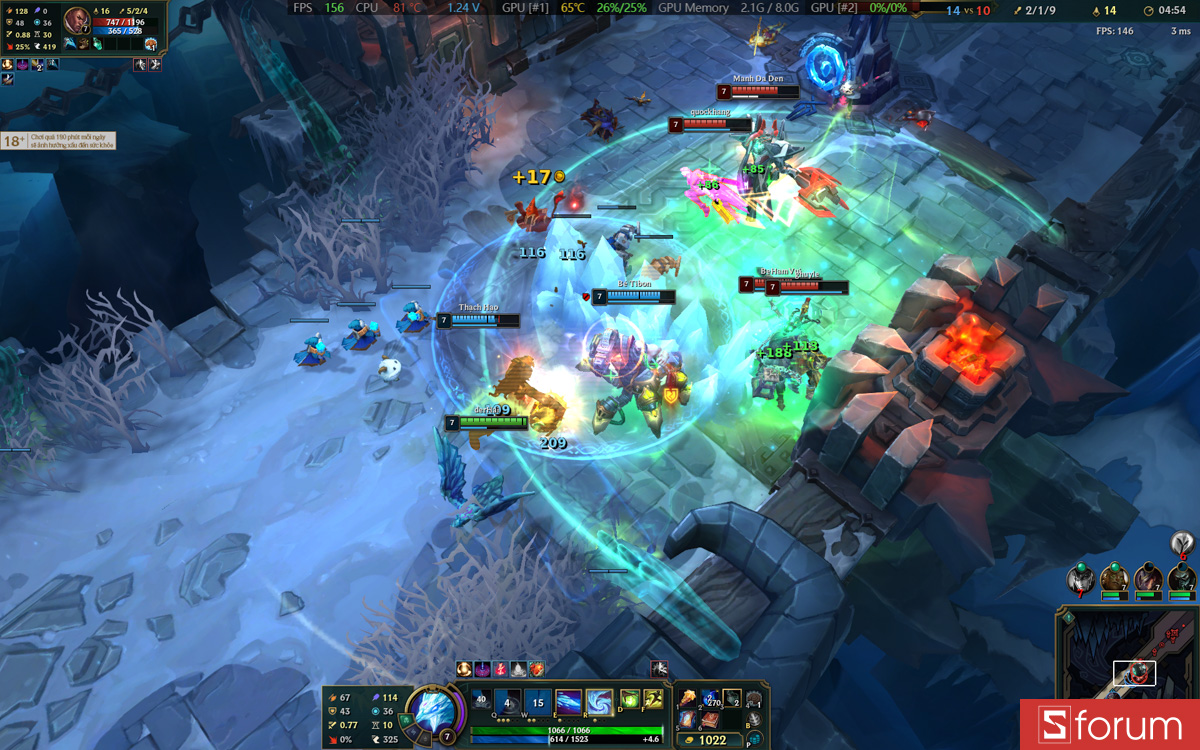Click the Sforum watermark logo
Viewport: 1200px width, 750px height.
(1110, 725)
